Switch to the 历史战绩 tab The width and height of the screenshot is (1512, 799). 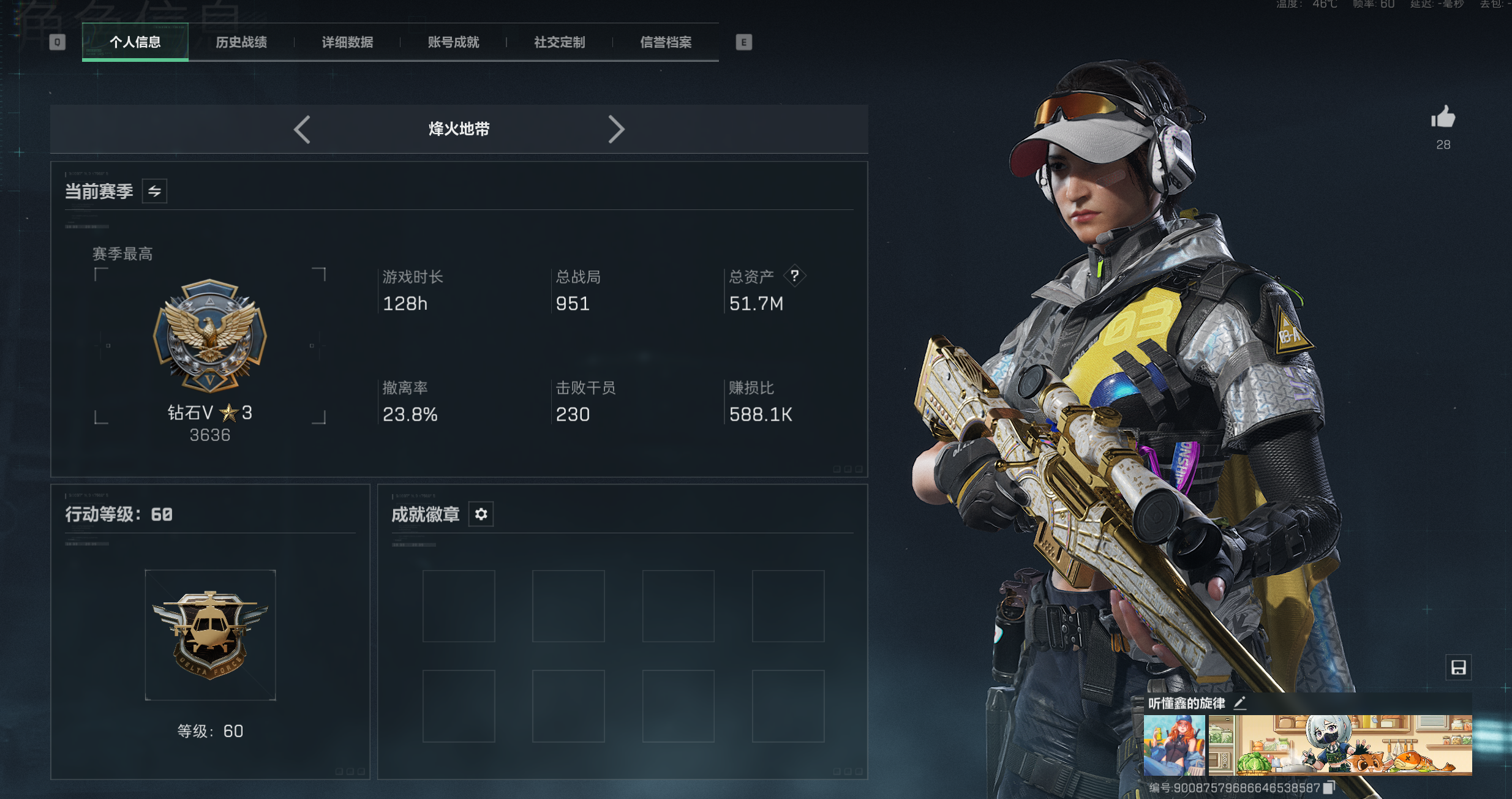(x=243, y=42)
